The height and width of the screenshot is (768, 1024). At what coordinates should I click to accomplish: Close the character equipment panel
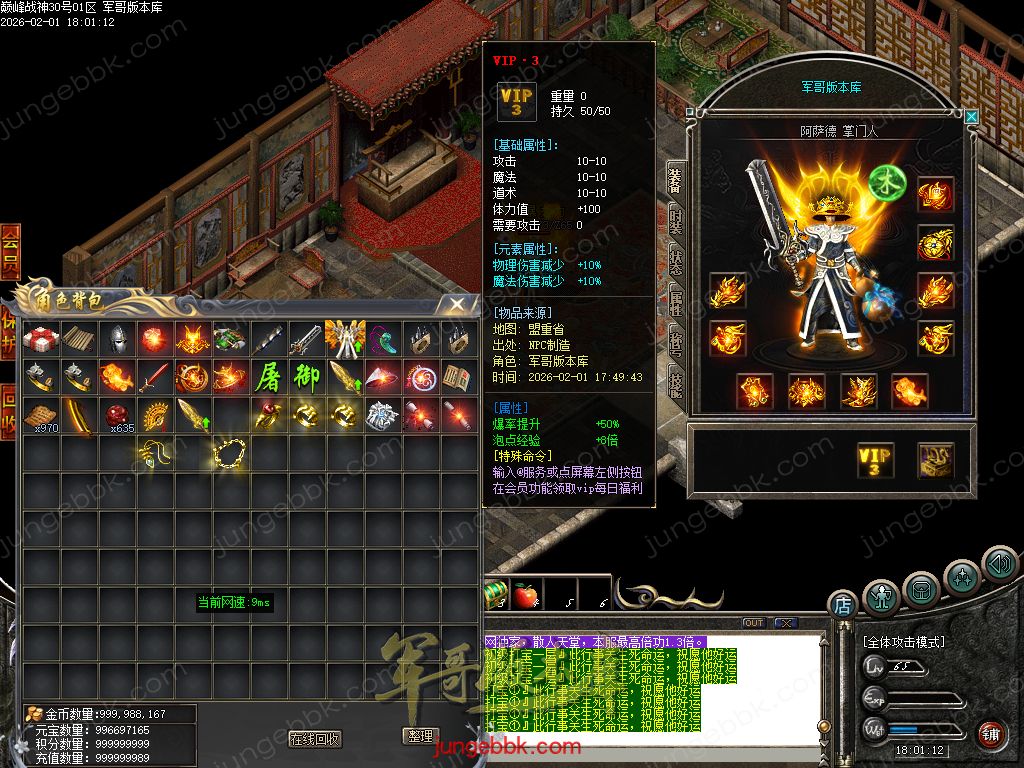pos(971,117)
